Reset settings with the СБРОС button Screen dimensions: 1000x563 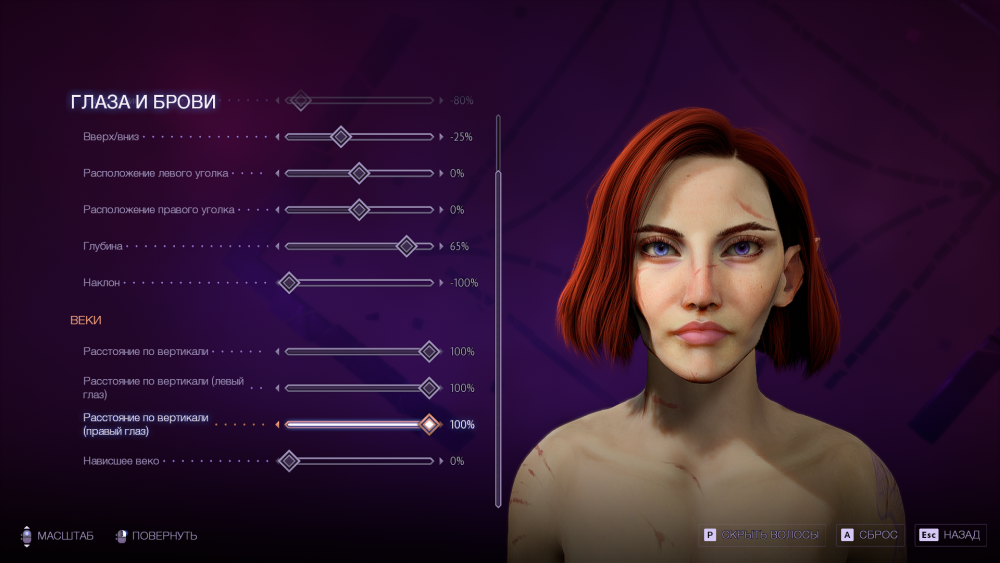pyautogui.click(x=869, y=535)
